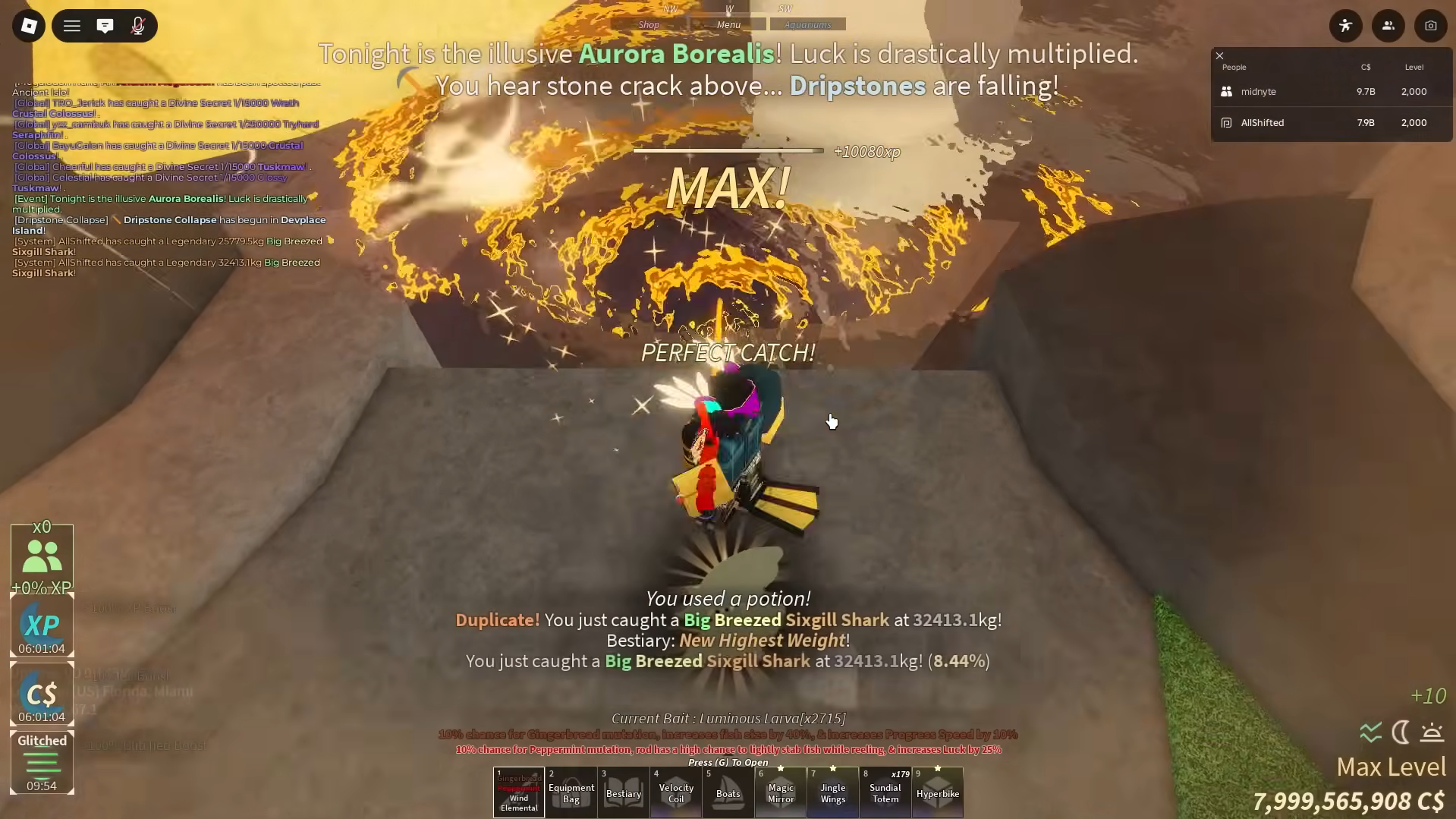Open the Equipment Bag from the hotbar

(571, 792)
